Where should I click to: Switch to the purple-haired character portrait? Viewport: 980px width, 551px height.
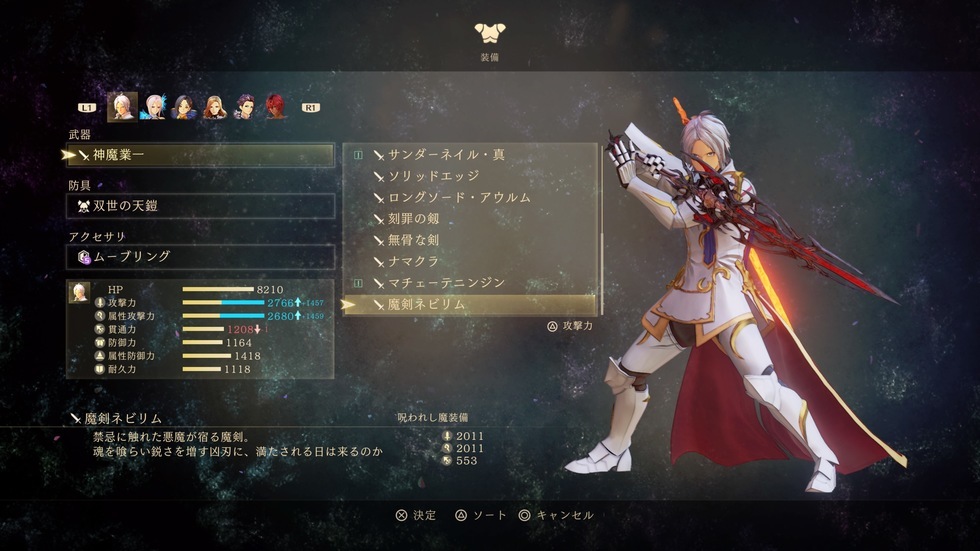(x=245, y=107)
